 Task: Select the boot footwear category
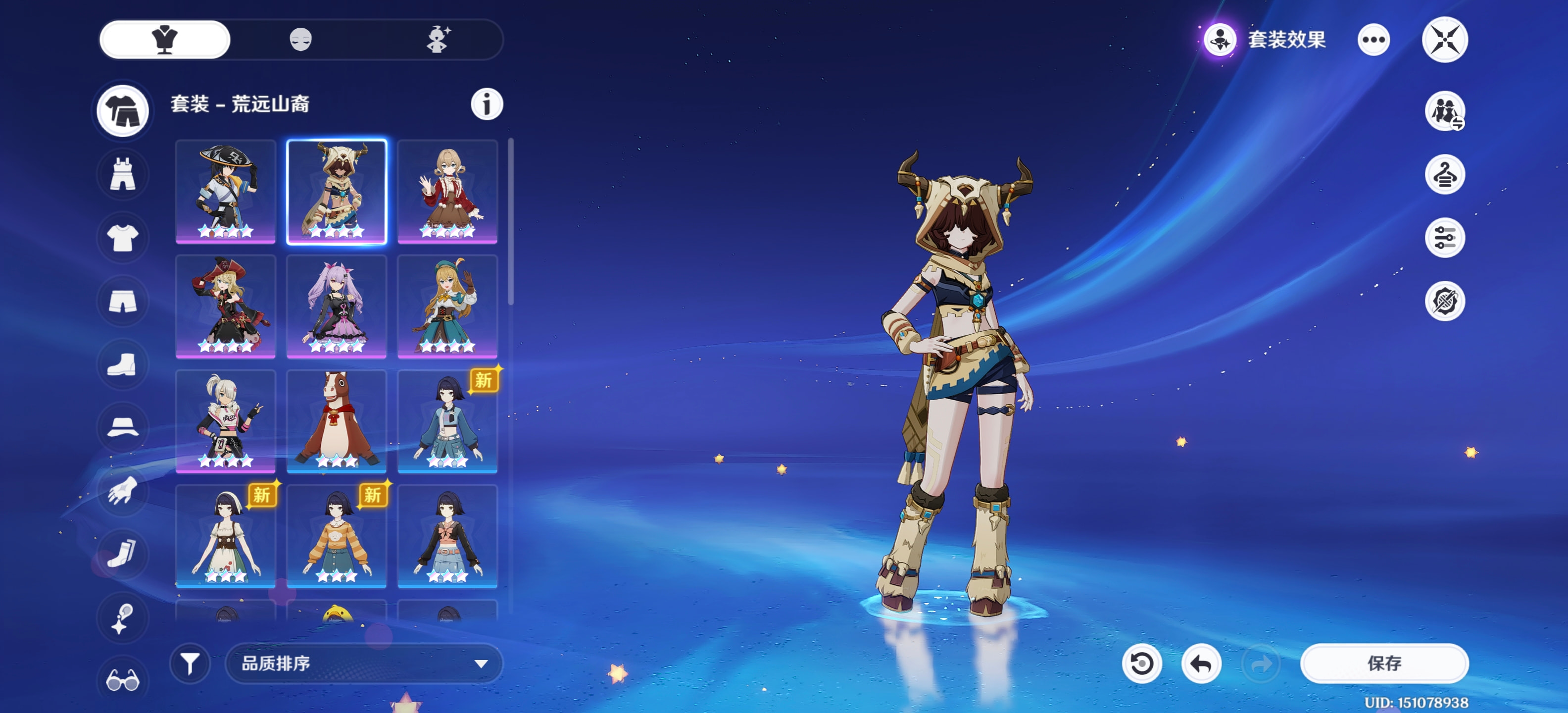click(123, 364)
